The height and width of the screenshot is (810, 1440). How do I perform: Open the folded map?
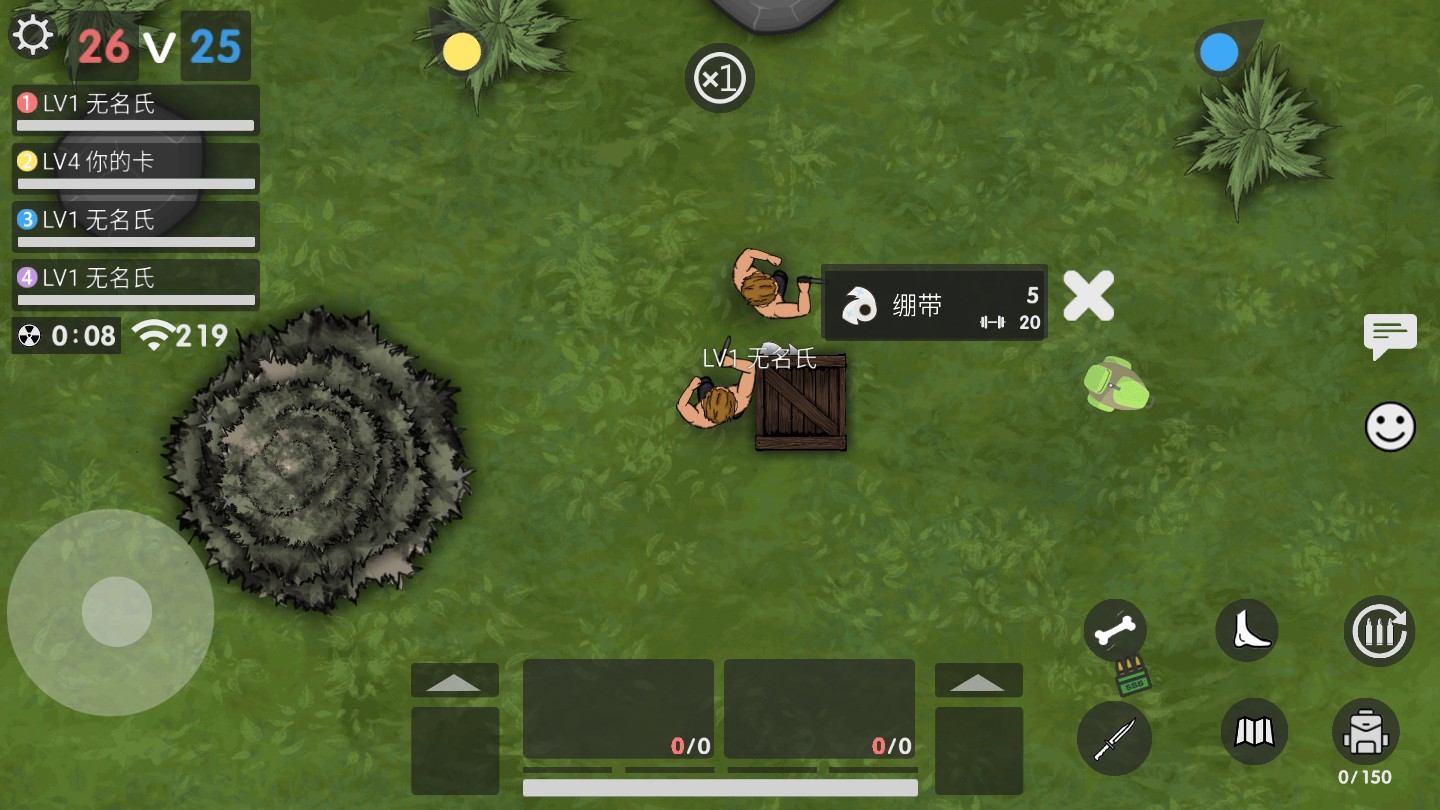click(1254, 732)
